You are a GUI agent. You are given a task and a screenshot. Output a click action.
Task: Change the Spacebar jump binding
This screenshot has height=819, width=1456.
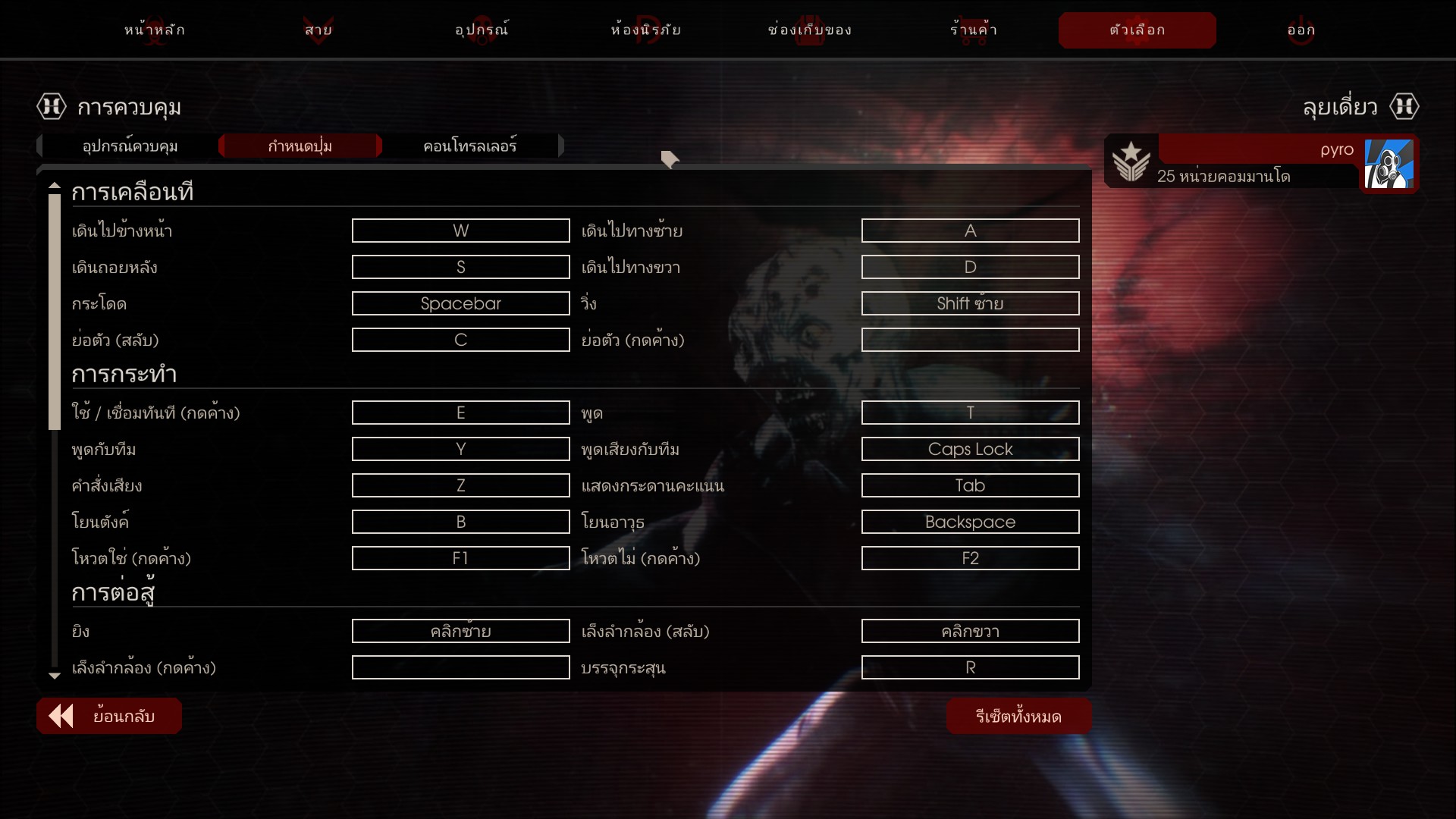pos(460,303)
